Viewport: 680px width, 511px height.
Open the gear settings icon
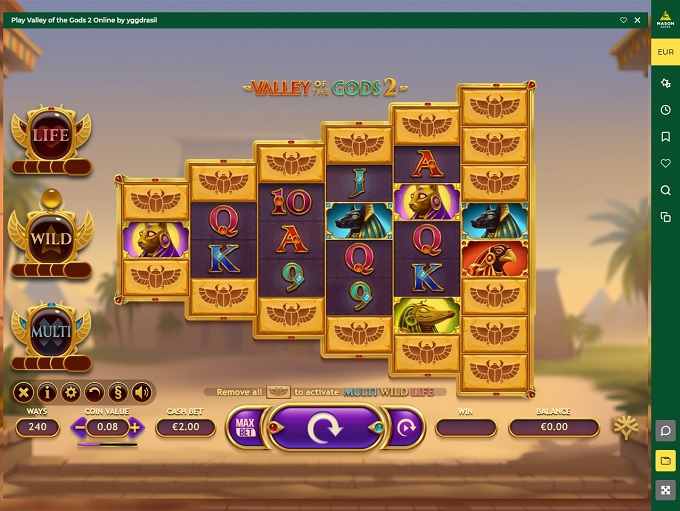tap(70, 392)
